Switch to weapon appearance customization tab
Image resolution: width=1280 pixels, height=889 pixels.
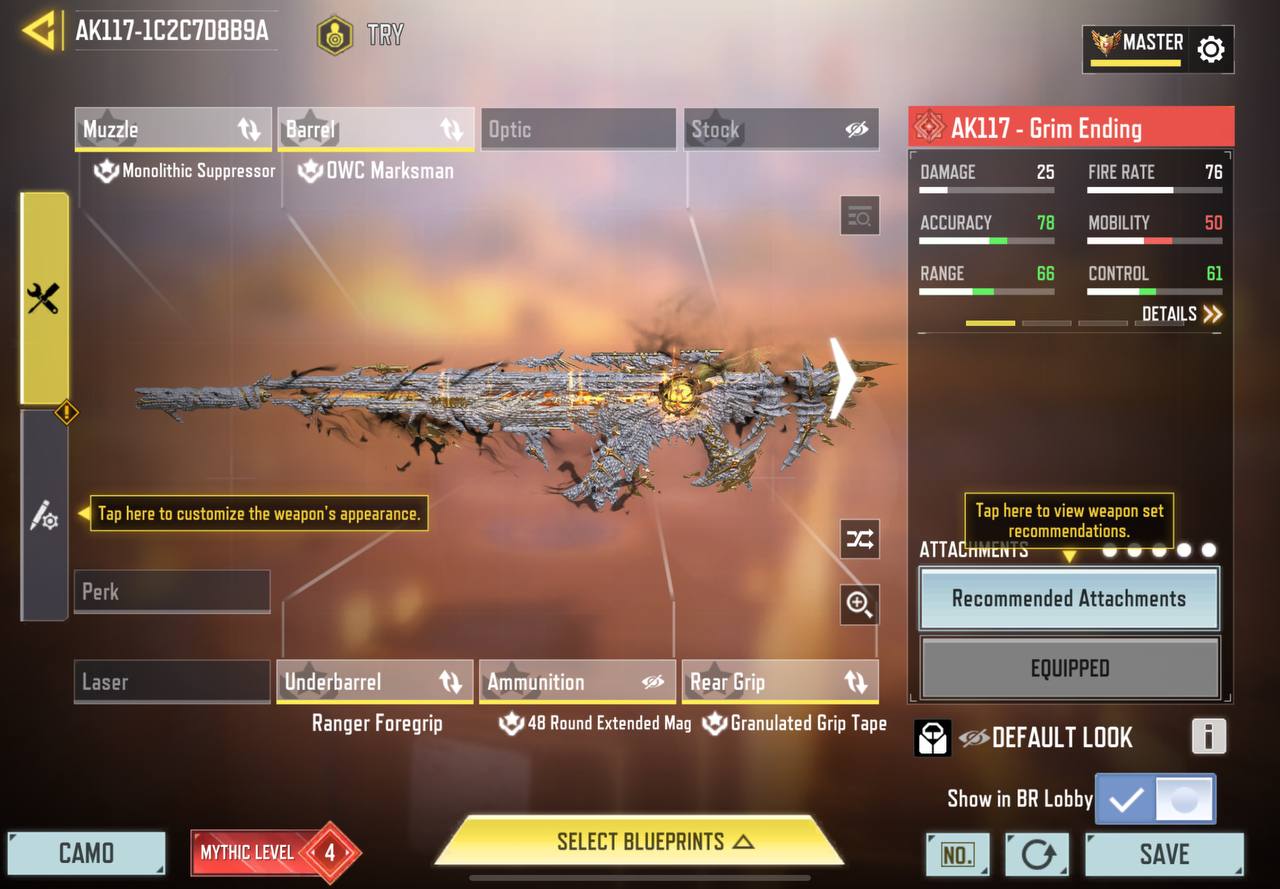pos(44,516)
